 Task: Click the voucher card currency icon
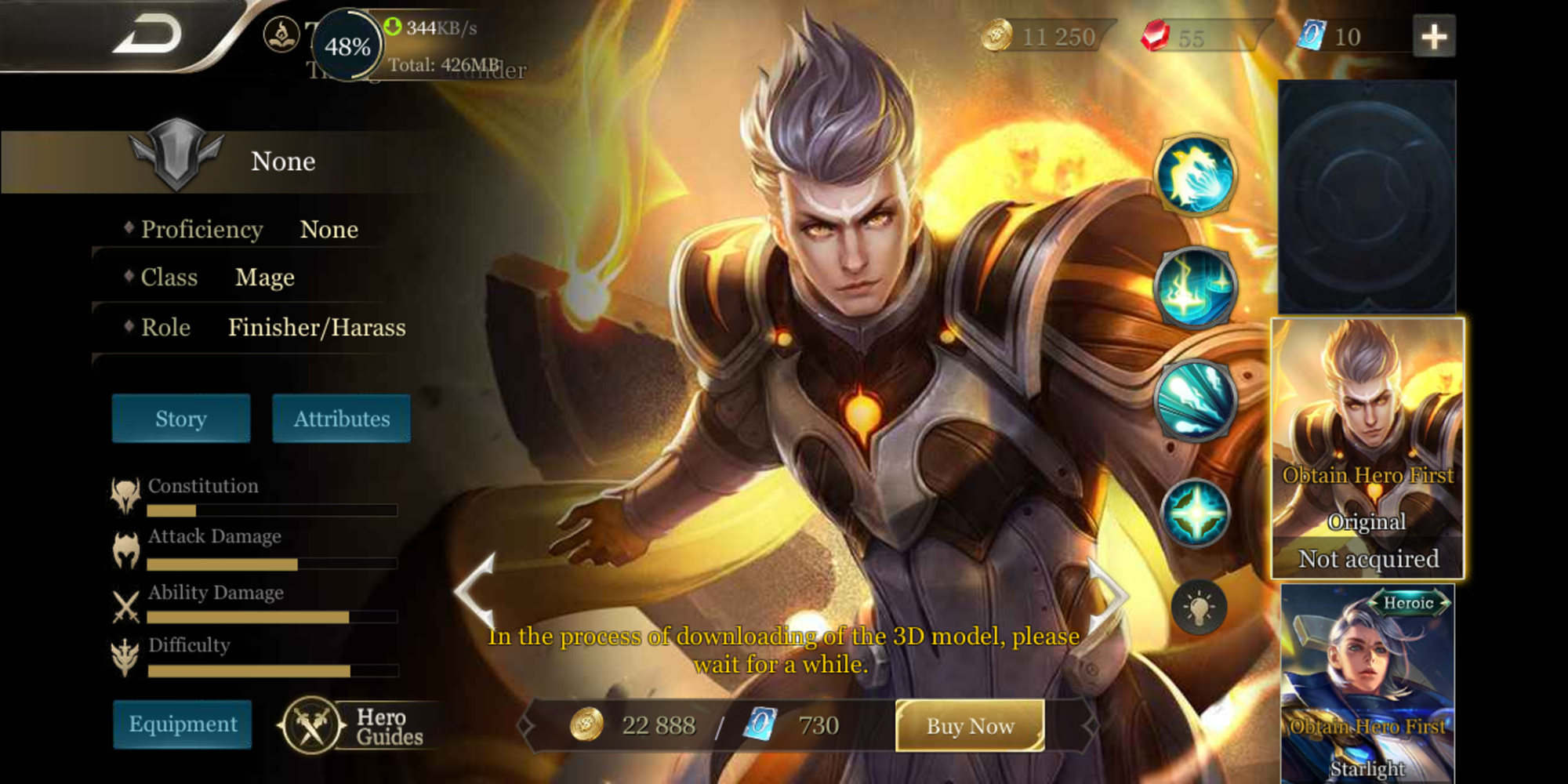coord(1309,36)
